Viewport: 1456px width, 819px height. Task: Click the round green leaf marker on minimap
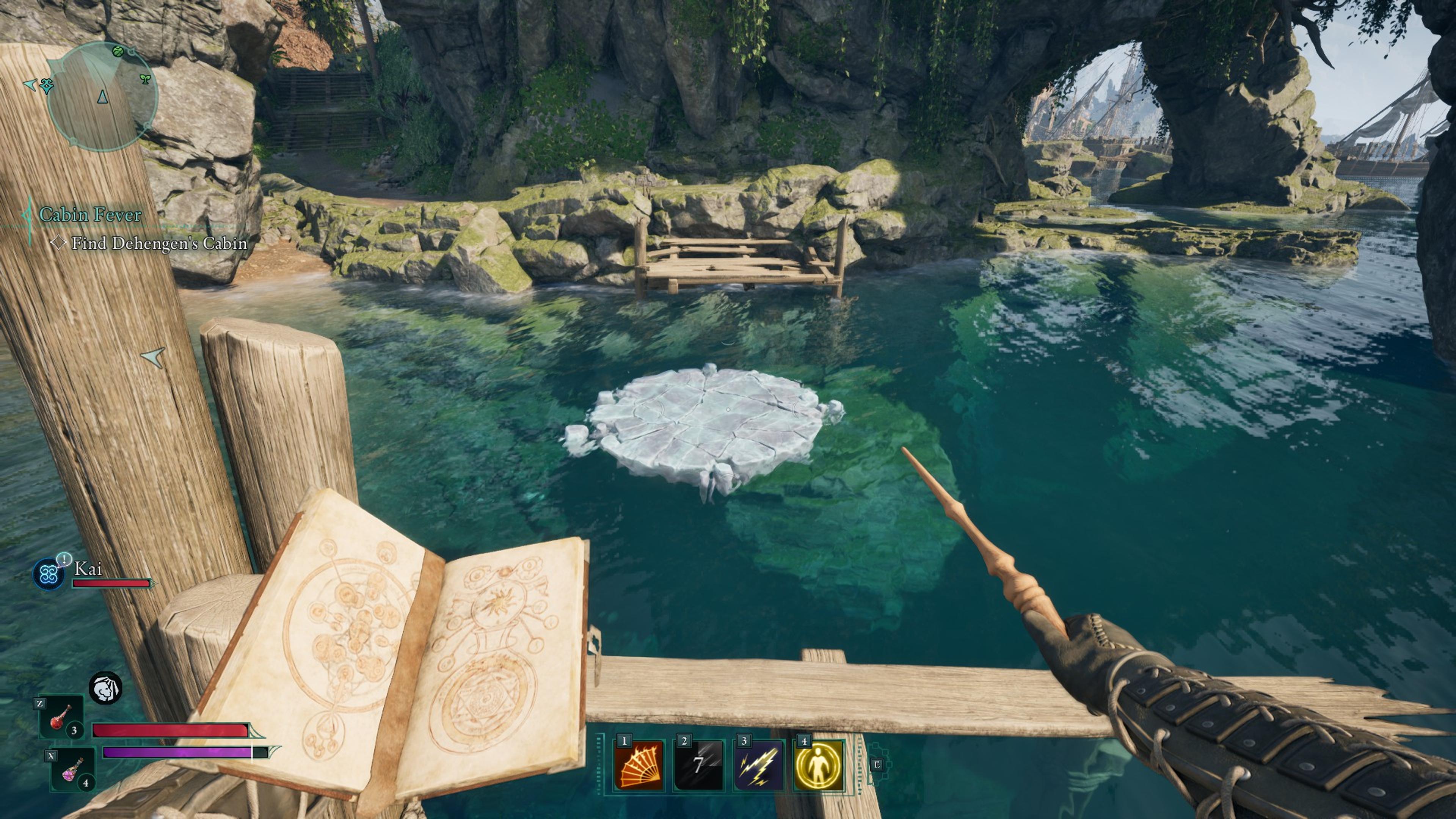[118, 52]
